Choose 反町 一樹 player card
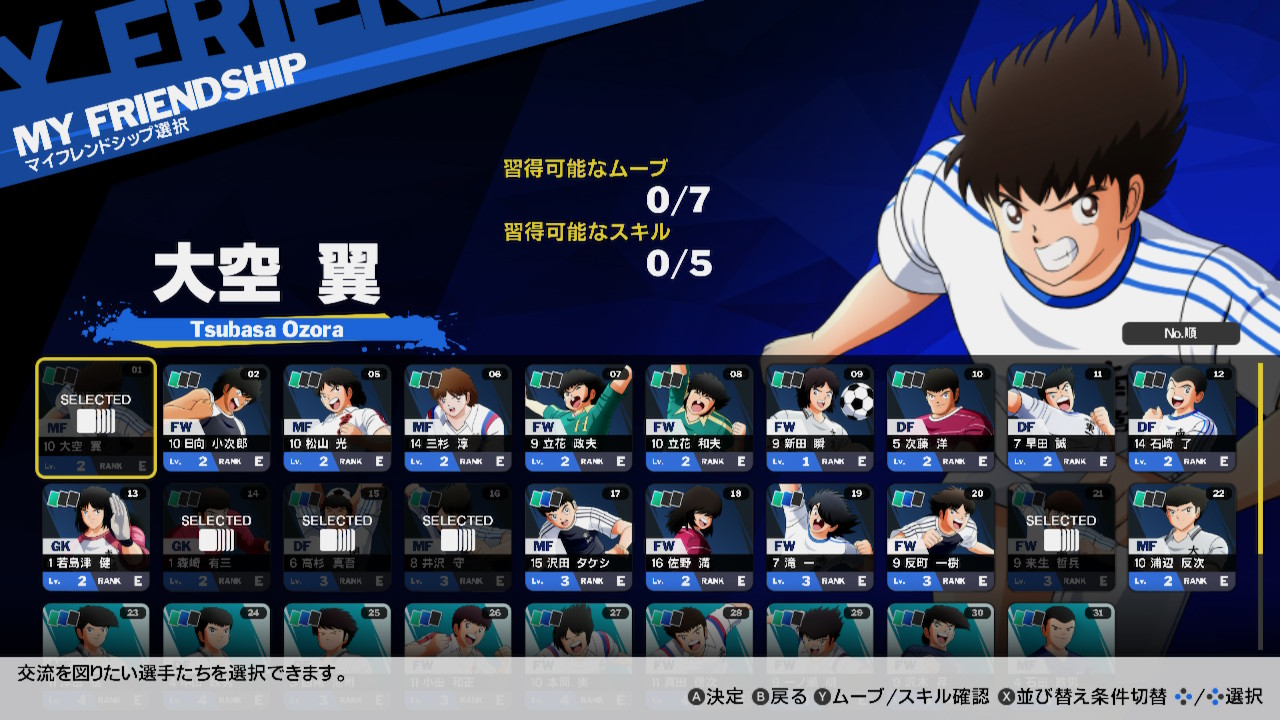The width and height of the screenshot is (1280, 720). 941,538
